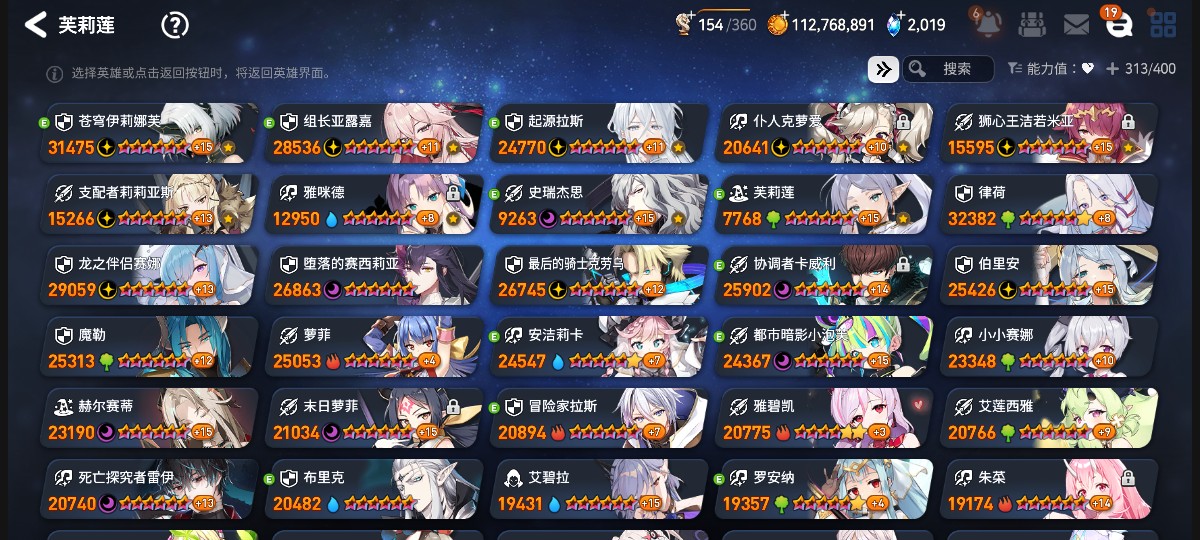This screenshot has height=540, width=1200.
Task: Choose hero 布里克 card
Action: point(375,490)
